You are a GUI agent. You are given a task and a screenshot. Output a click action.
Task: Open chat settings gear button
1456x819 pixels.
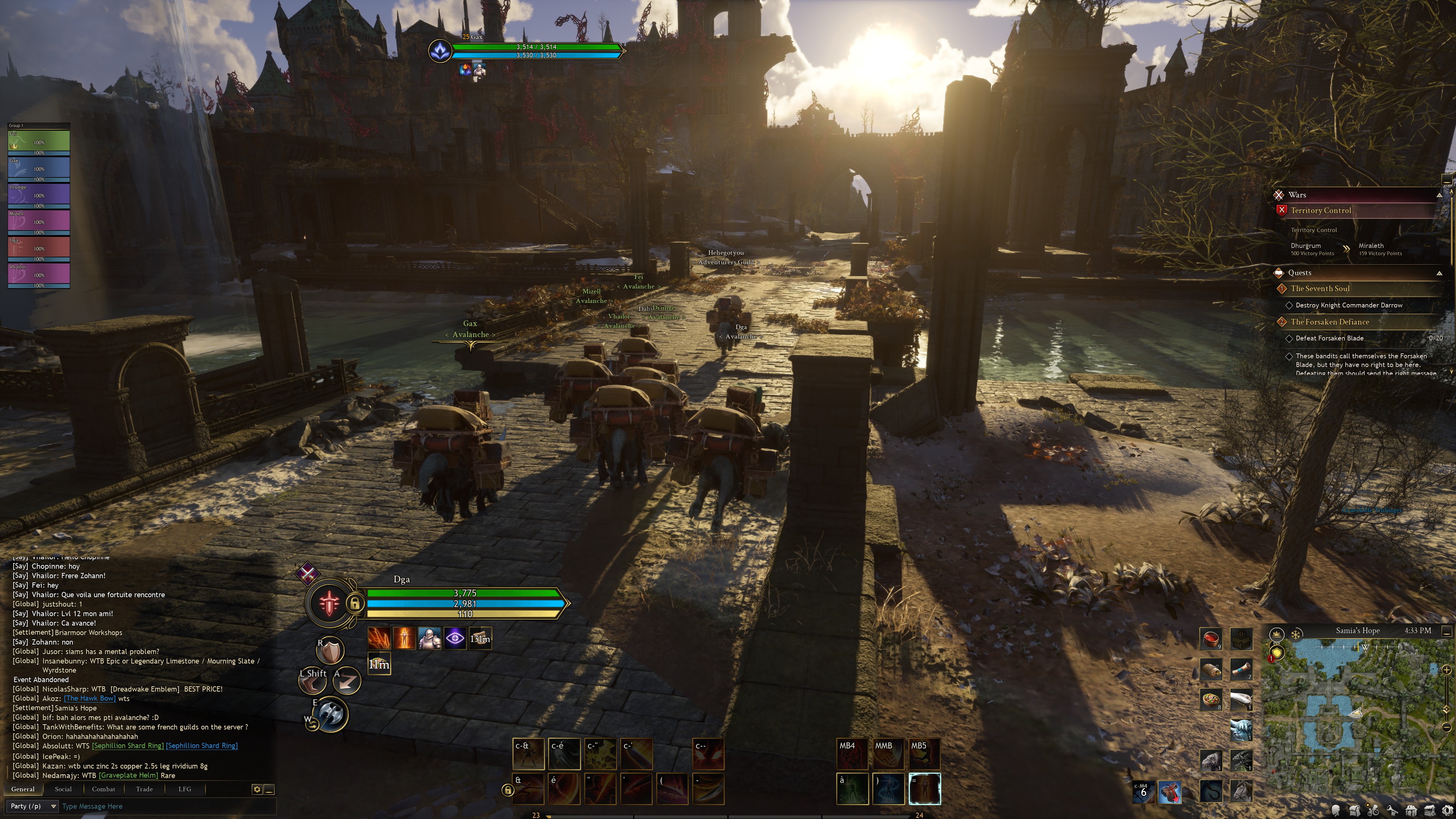coord(257,789)
